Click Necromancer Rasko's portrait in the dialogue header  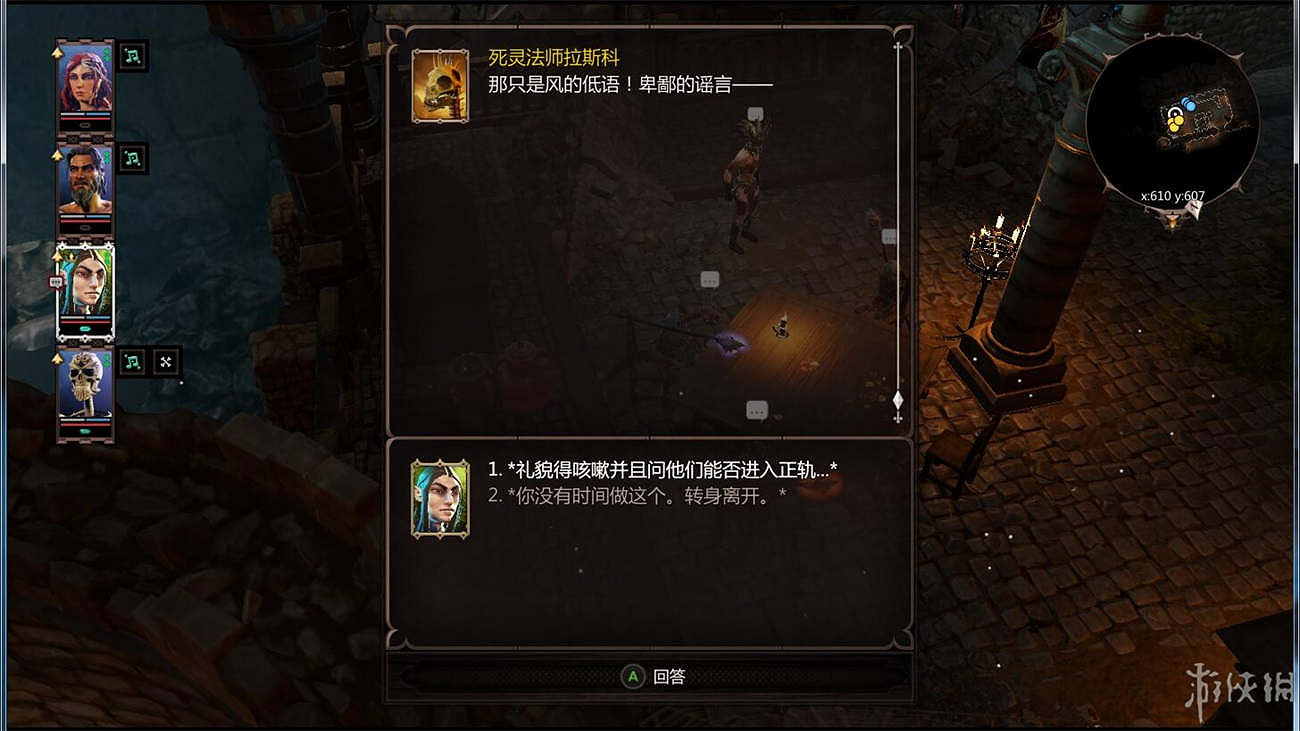441,87
